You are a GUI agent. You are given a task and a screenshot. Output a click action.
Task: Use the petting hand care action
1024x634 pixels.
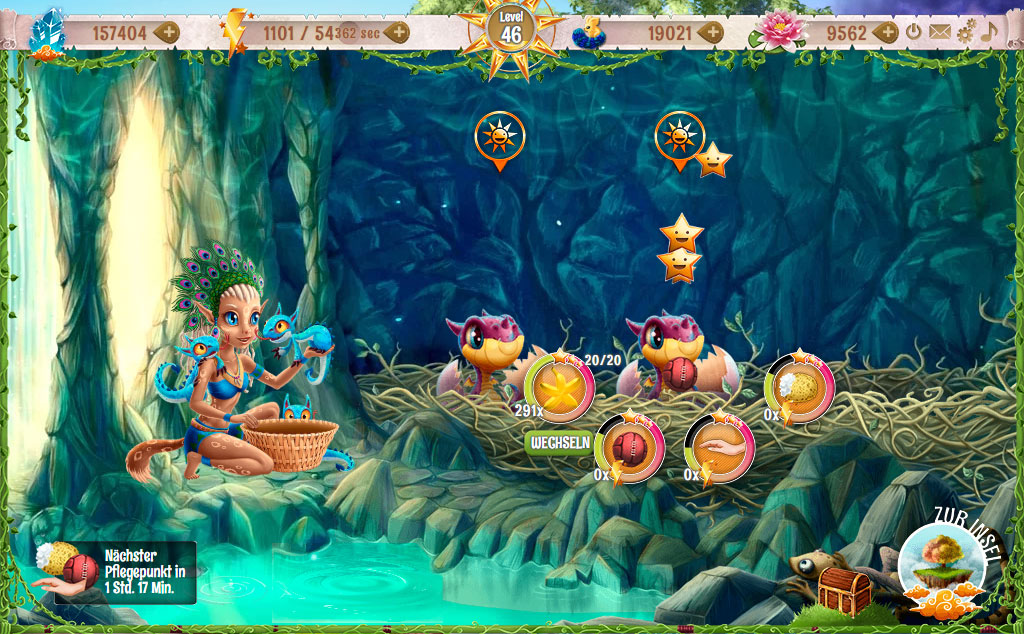pyautogui.click(x=719, y=448)
